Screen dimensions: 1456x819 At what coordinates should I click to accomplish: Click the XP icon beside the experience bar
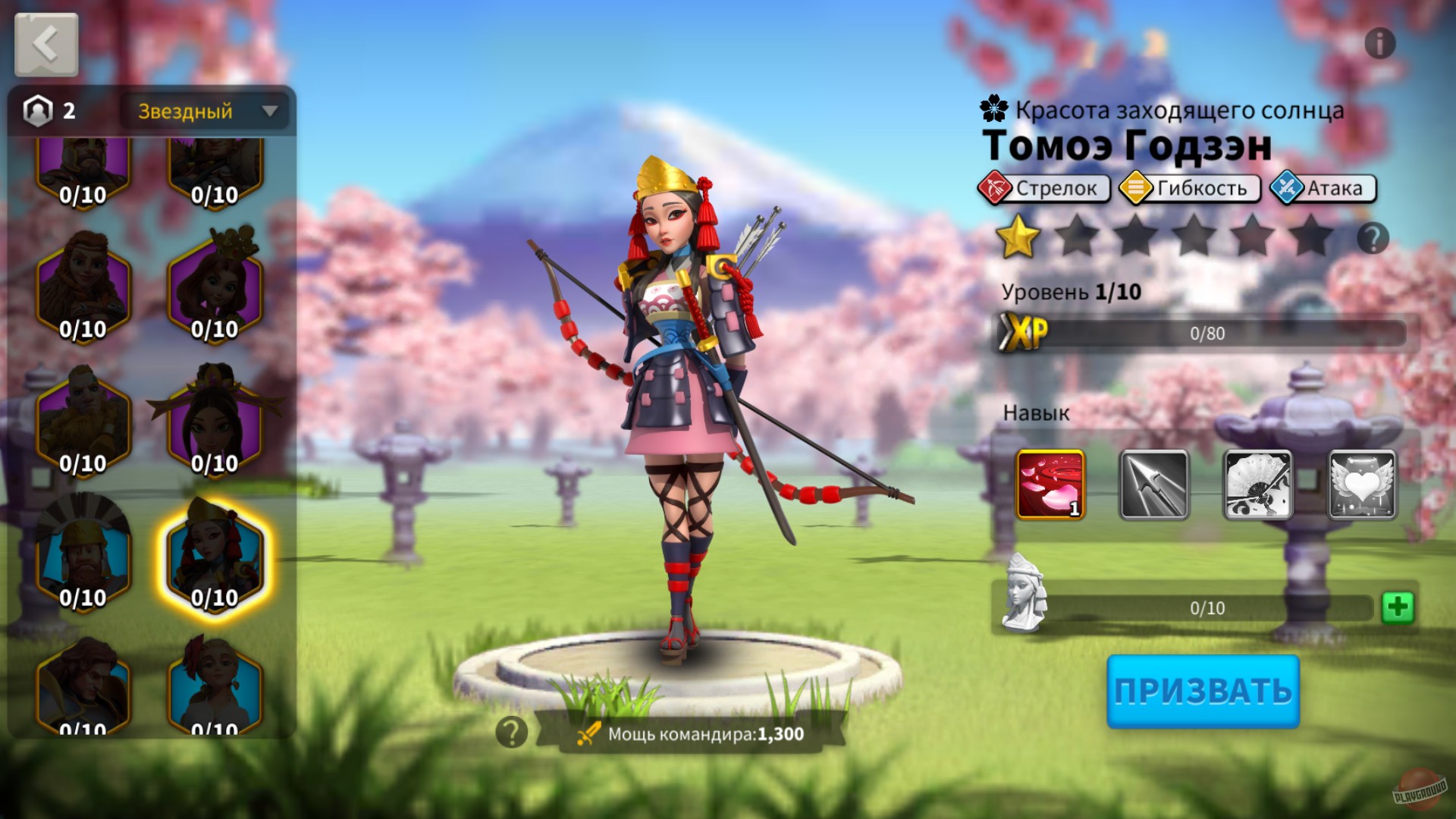pos(1022,331)
